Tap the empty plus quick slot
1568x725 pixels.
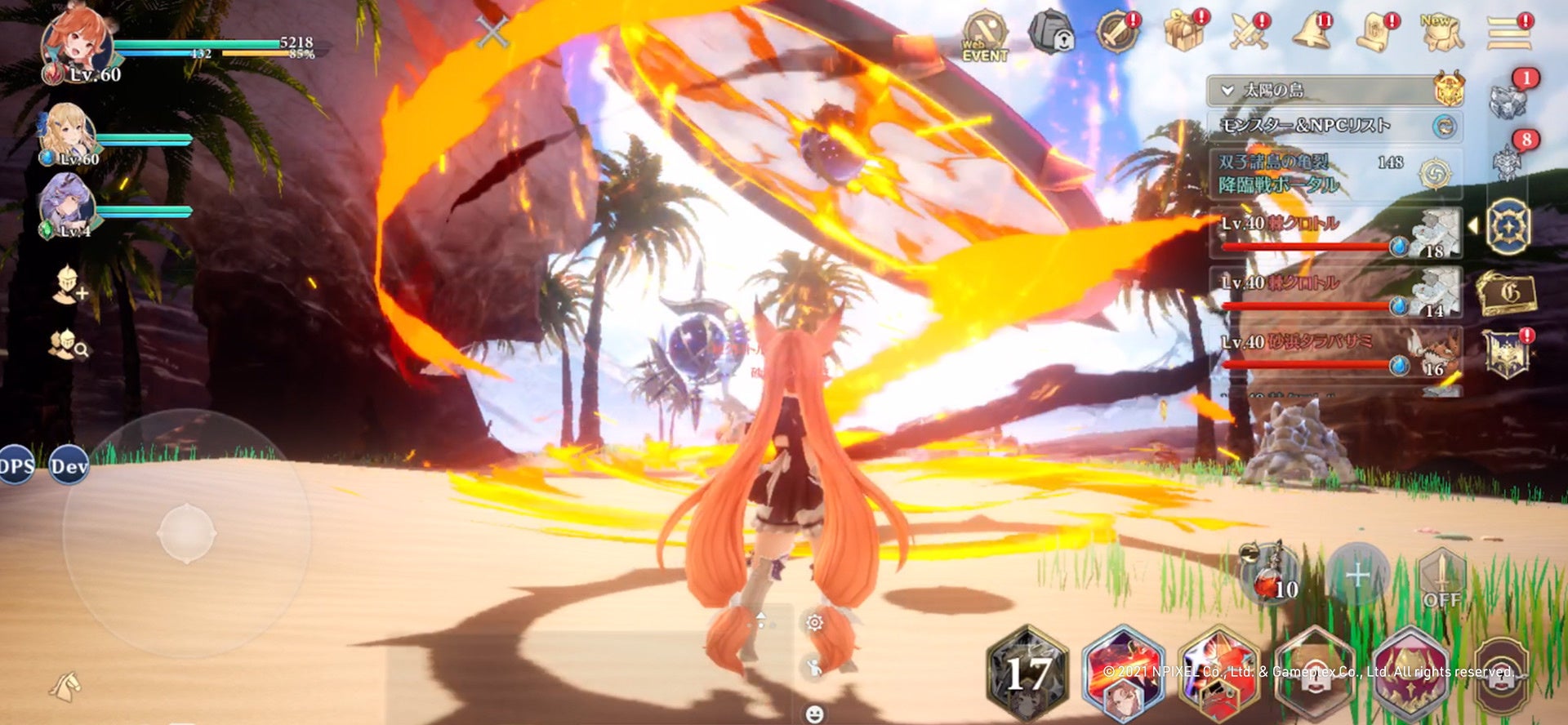[1357, 576]
